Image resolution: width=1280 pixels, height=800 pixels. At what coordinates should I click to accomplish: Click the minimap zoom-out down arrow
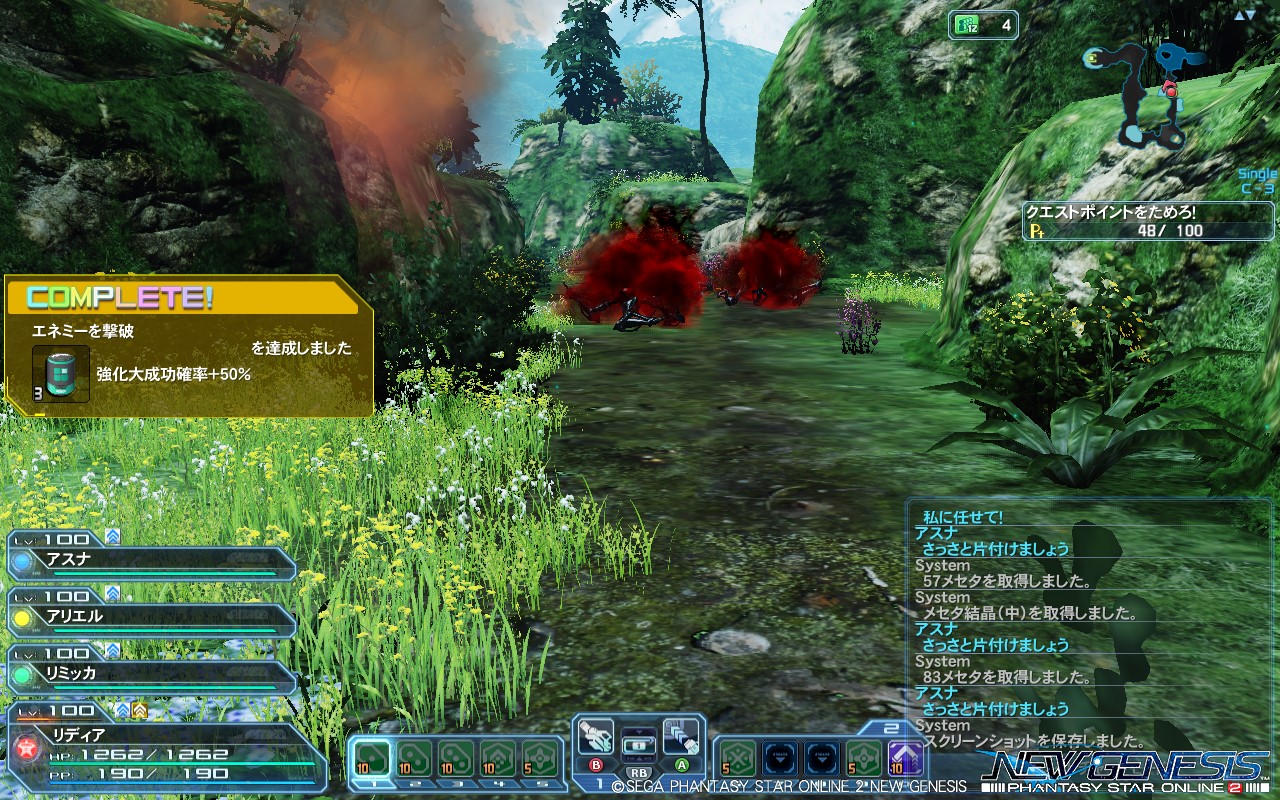point(1251,16)
